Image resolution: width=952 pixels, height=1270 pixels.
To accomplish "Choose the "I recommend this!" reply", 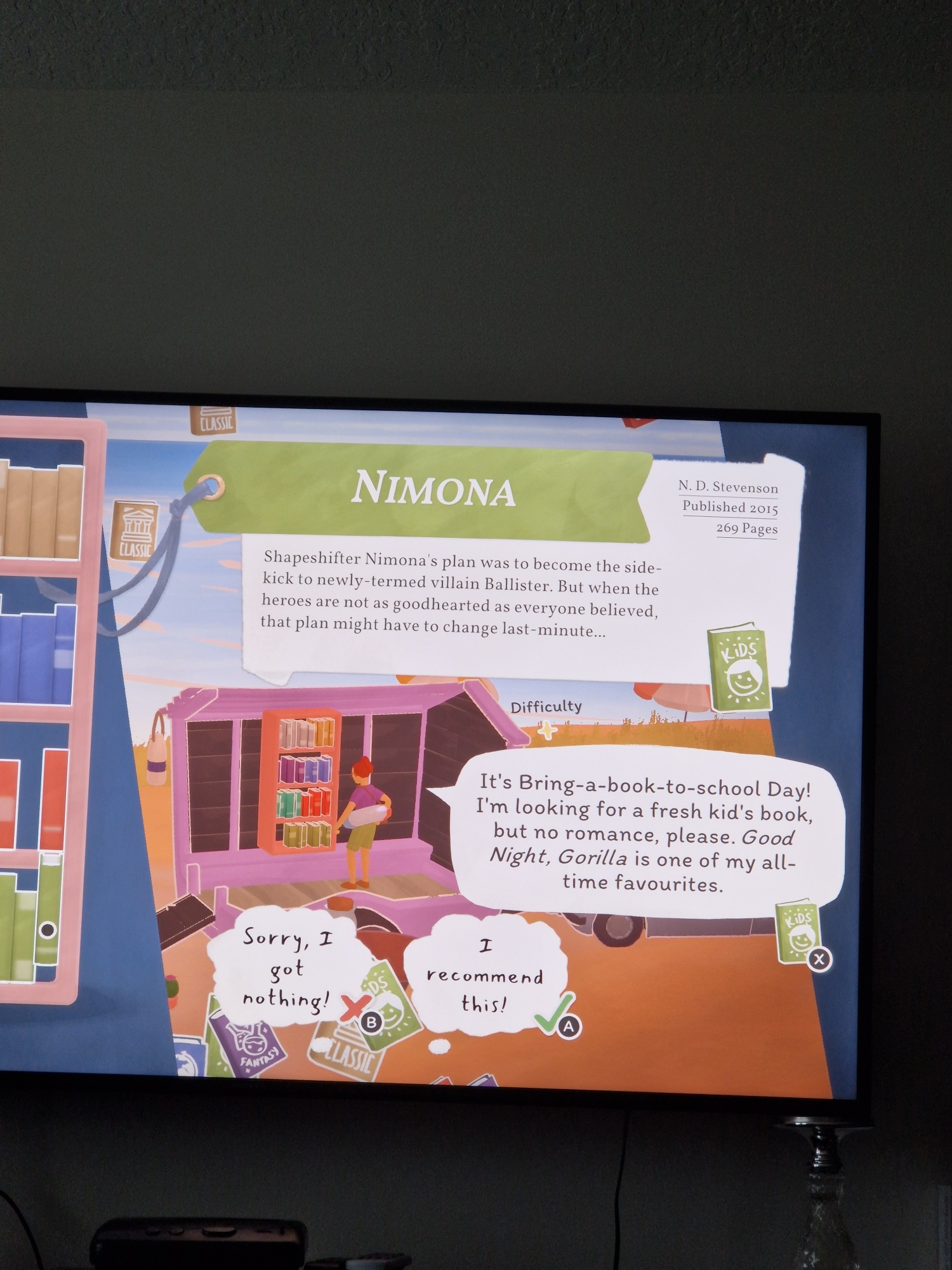I will 485,976.
